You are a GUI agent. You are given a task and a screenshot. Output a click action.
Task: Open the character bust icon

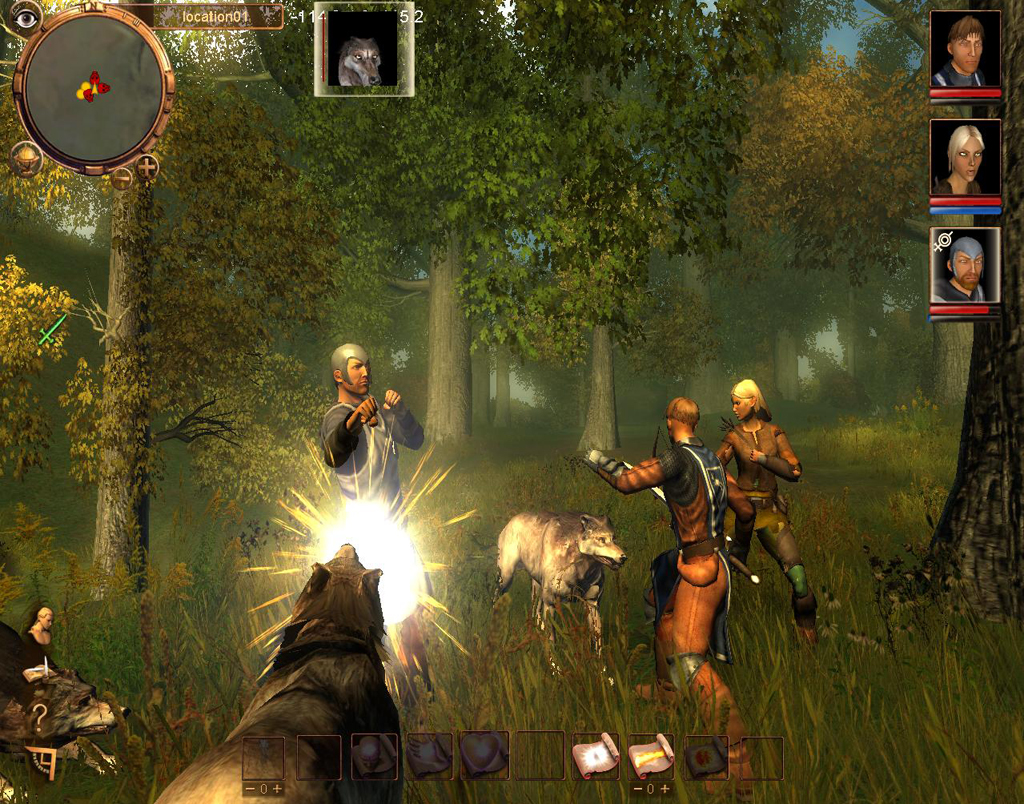pos(42,623)
